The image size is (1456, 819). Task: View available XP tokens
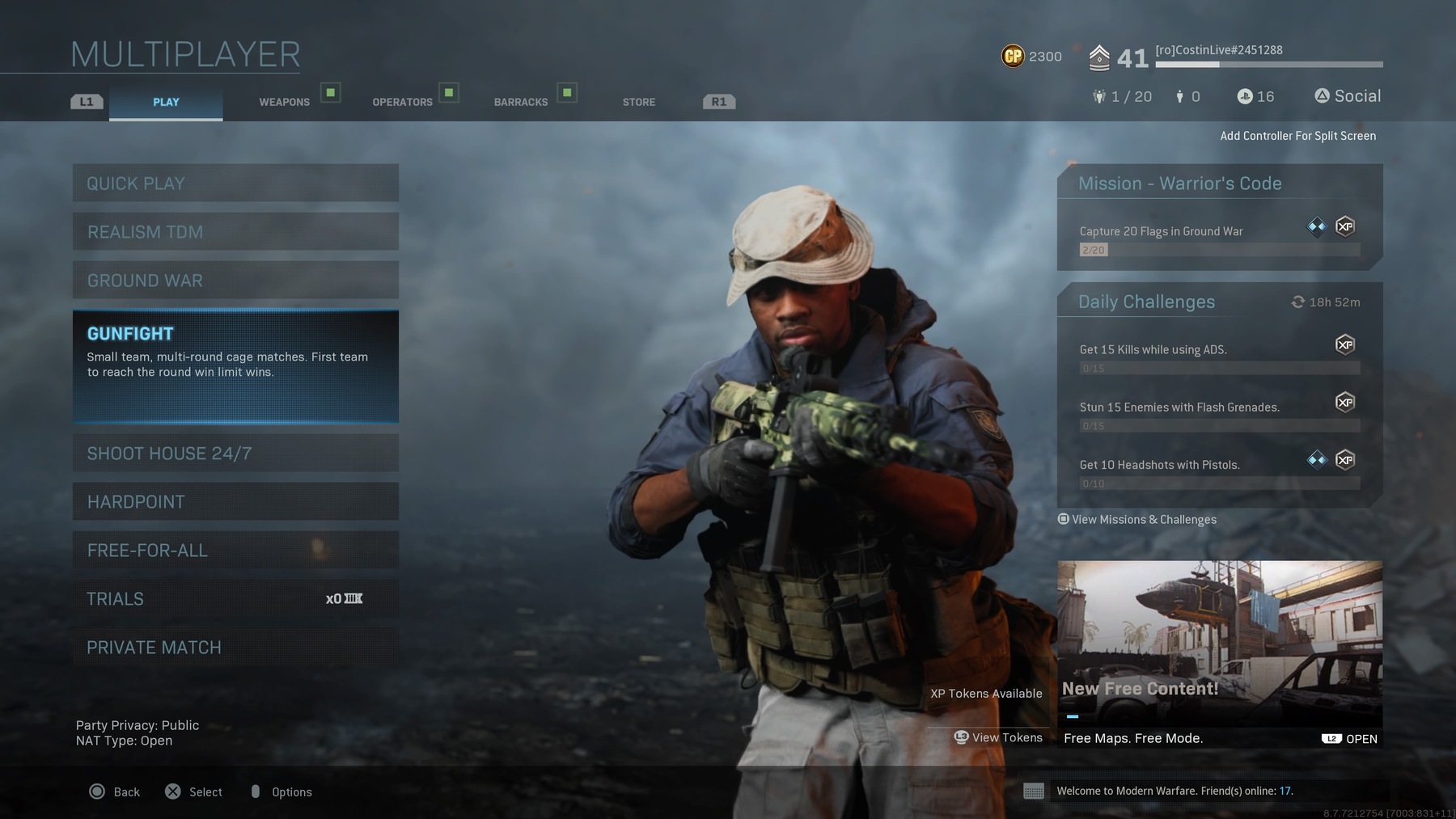pyautogui.click(x=1000, y=737)
